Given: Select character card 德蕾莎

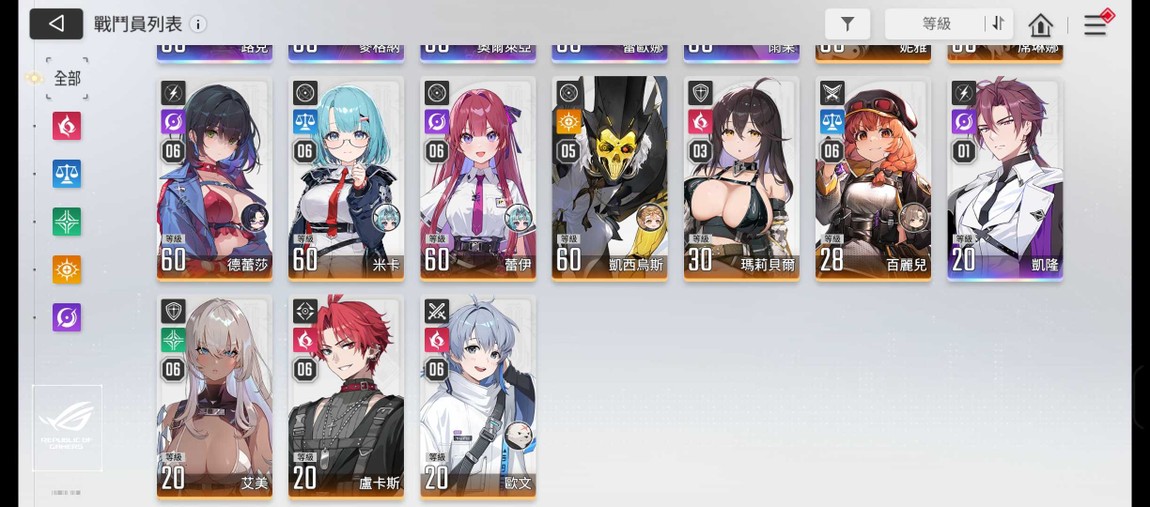Looking at the screenshot, I should coord(214,178).
